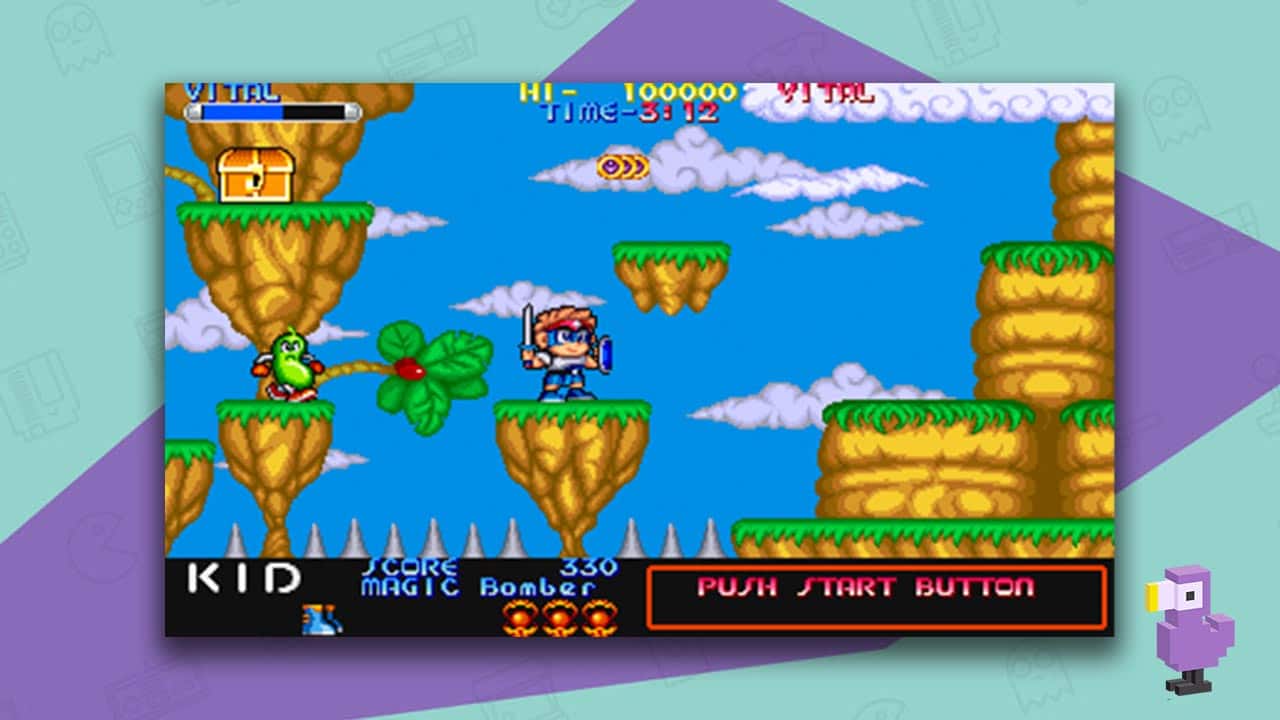
Task: Click the KID player name label
Action: point(242,576)
